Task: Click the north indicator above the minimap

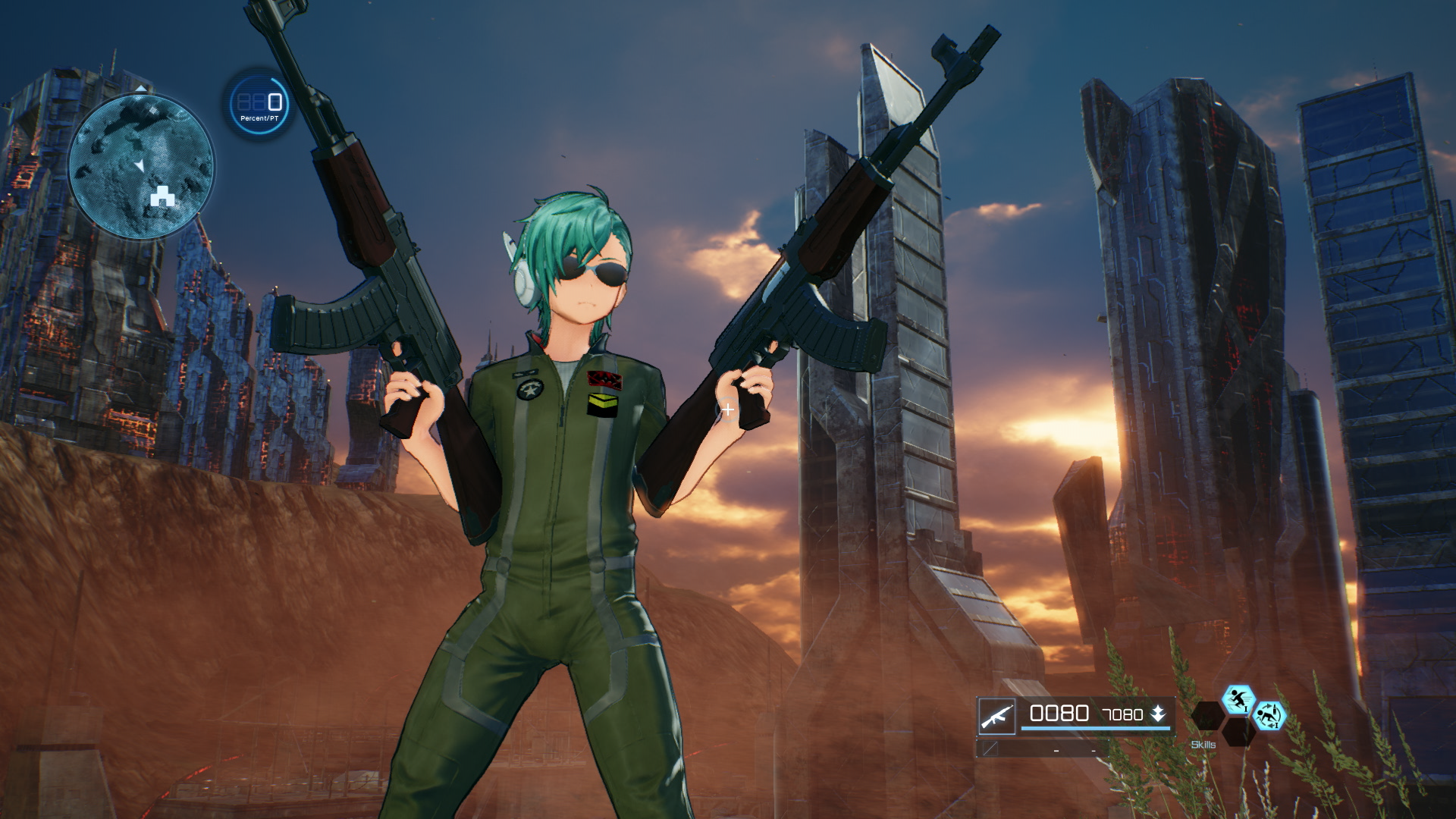Action: pos(141,88)
